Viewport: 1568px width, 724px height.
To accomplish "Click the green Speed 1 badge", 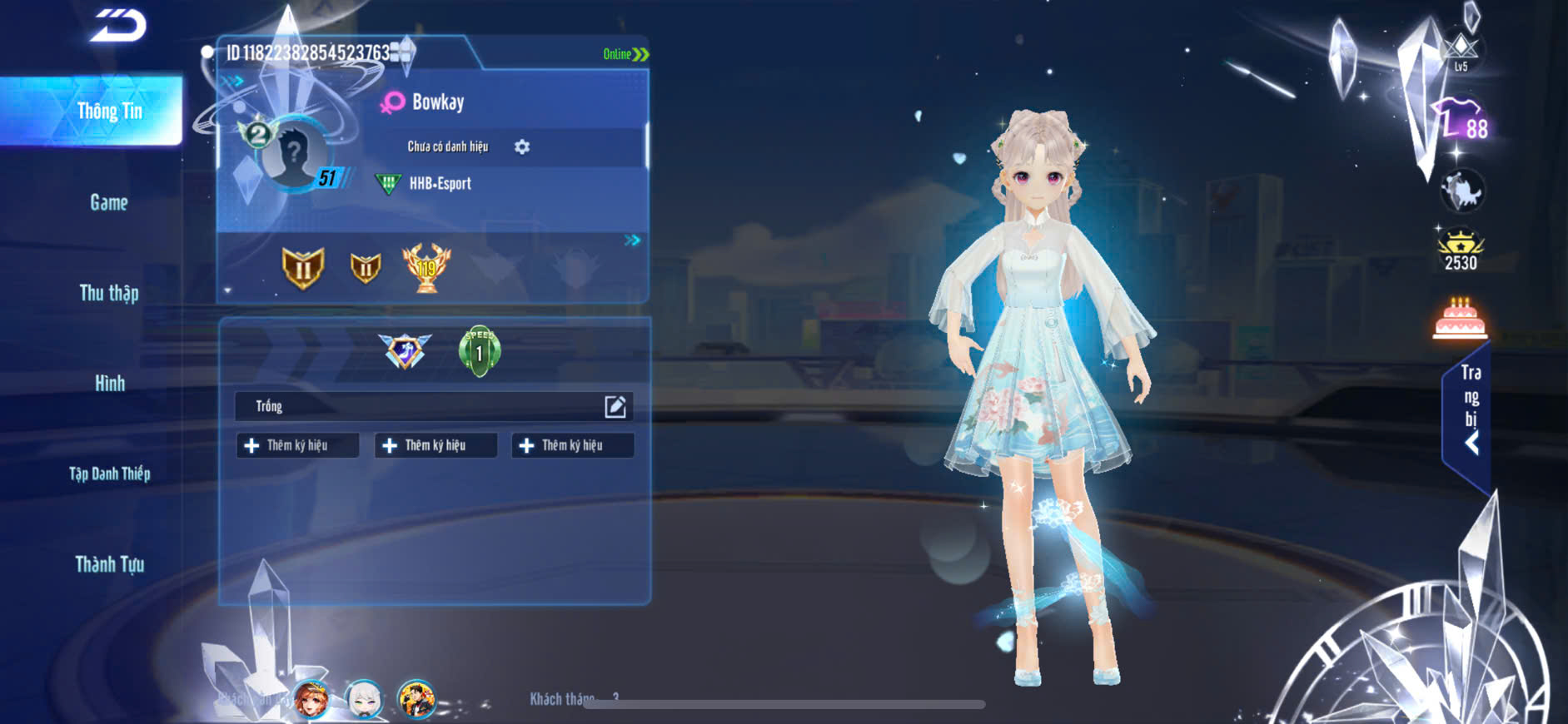I will point(479,350).
